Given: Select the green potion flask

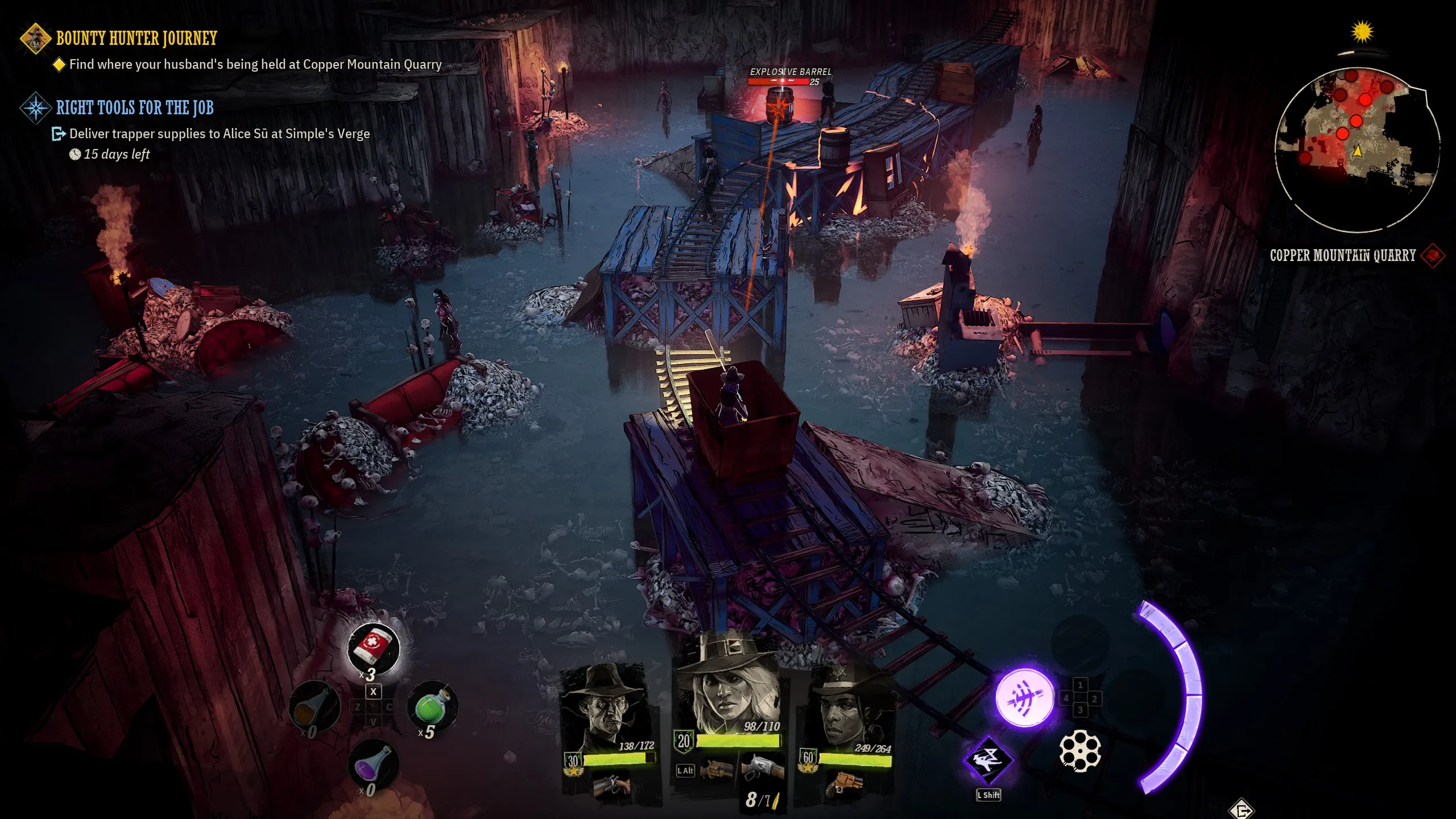Looking at the screenshot, I should (x=433, y=707).
